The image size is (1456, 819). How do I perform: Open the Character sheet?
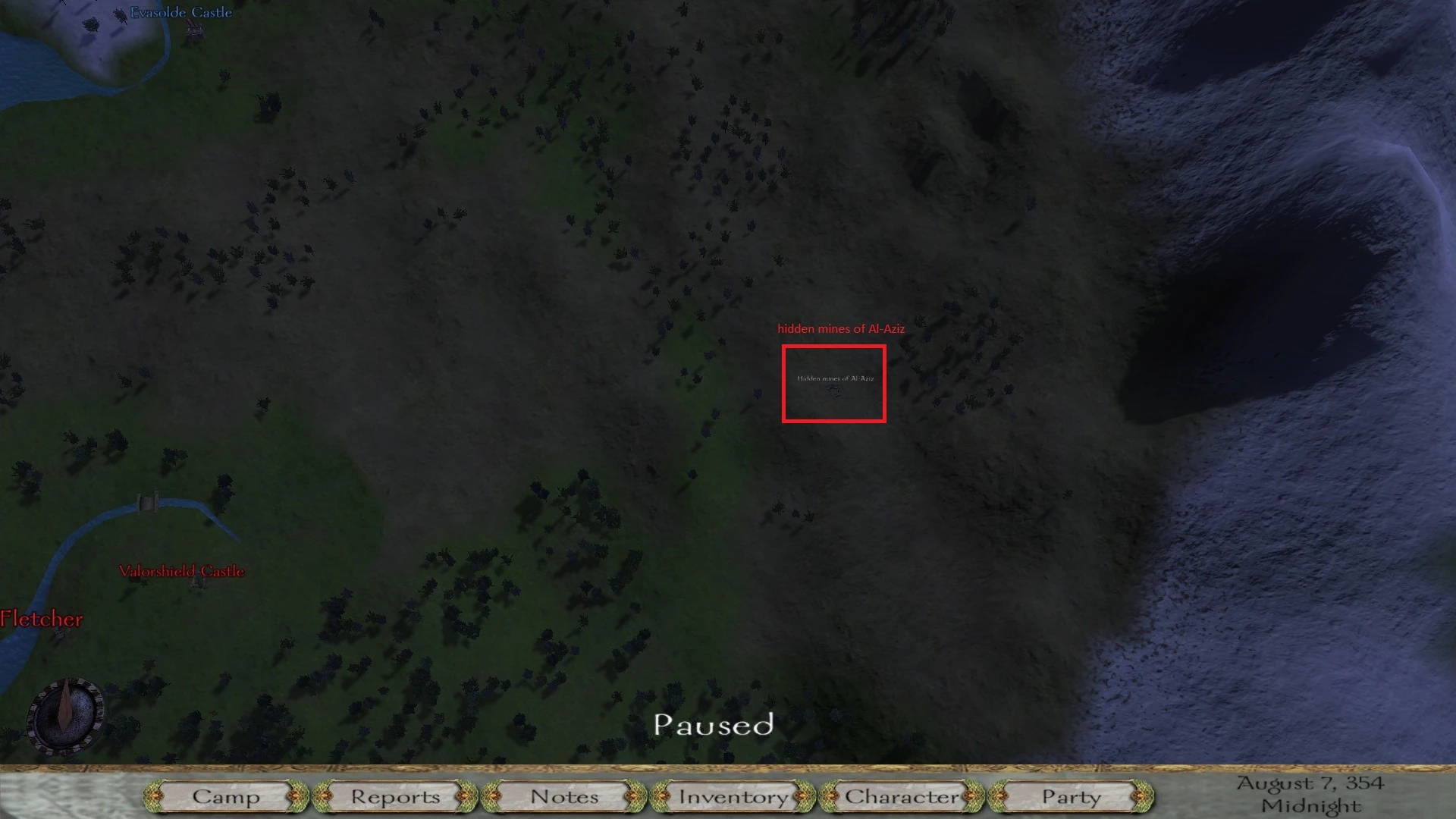pyautogui.click(x=901, y=797)
